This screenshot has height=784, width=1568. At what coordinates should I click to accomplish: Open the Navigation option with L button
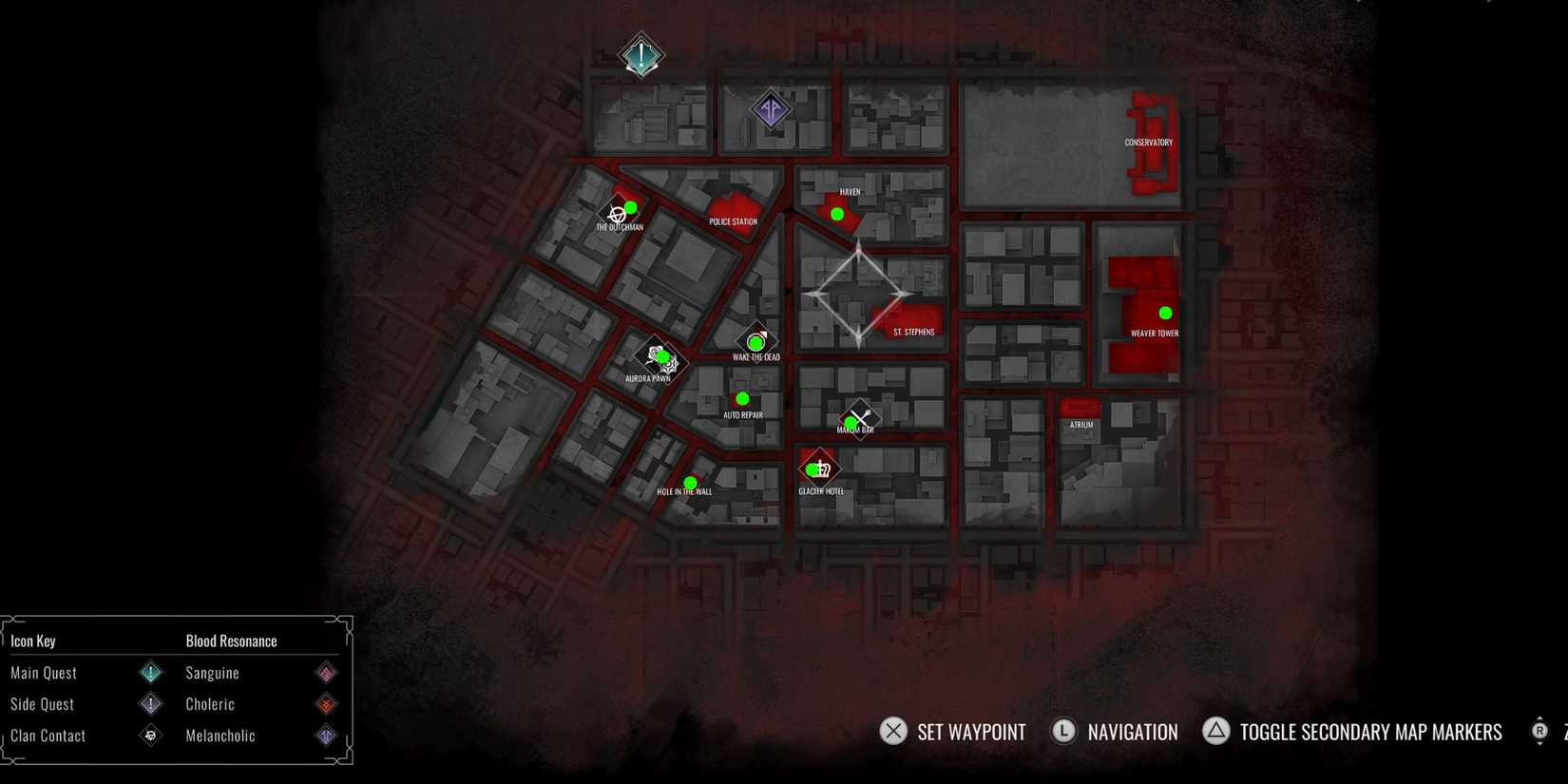click(1064, 732)
